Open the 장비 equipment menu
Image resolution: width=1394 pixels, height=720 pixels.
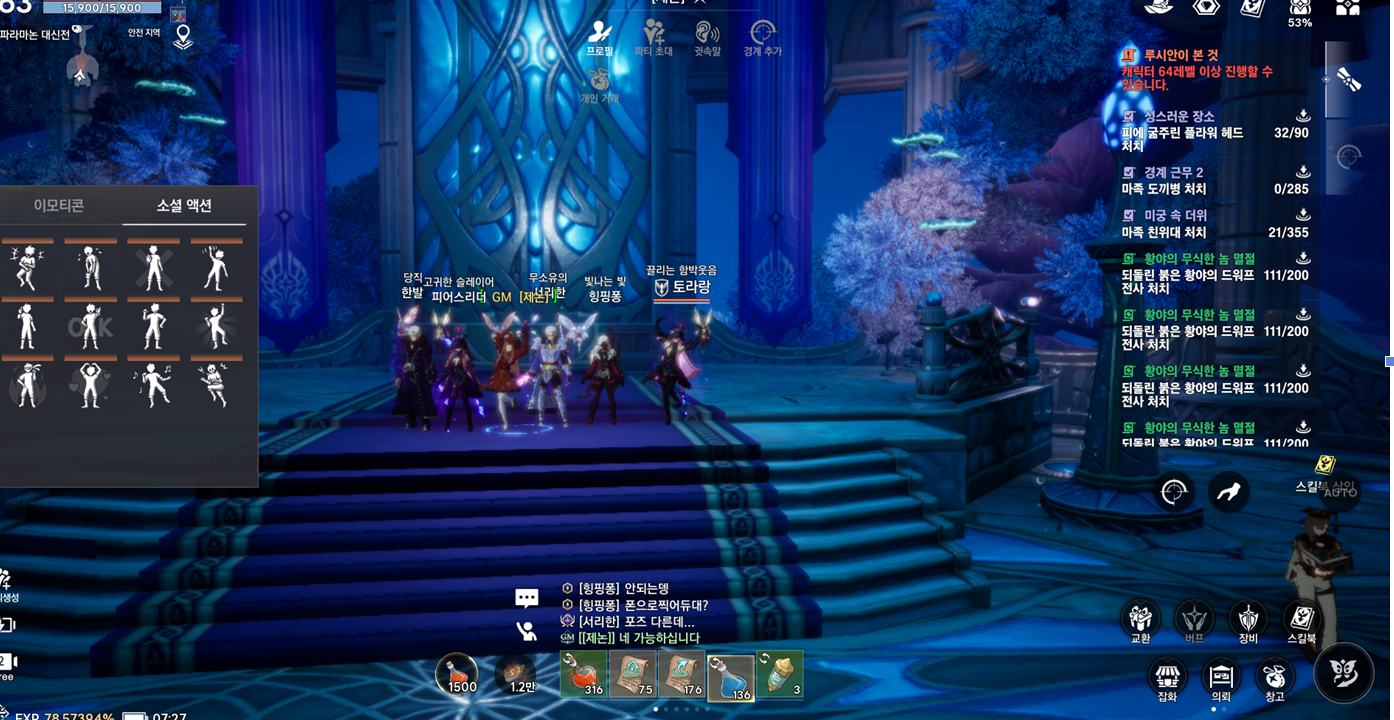1247,622
